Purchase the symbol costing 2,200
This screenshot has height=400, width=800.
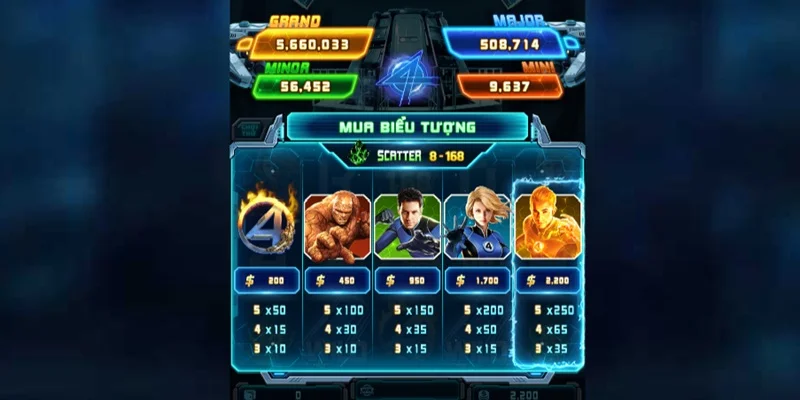pyautogui.click(x=547, y=282)
